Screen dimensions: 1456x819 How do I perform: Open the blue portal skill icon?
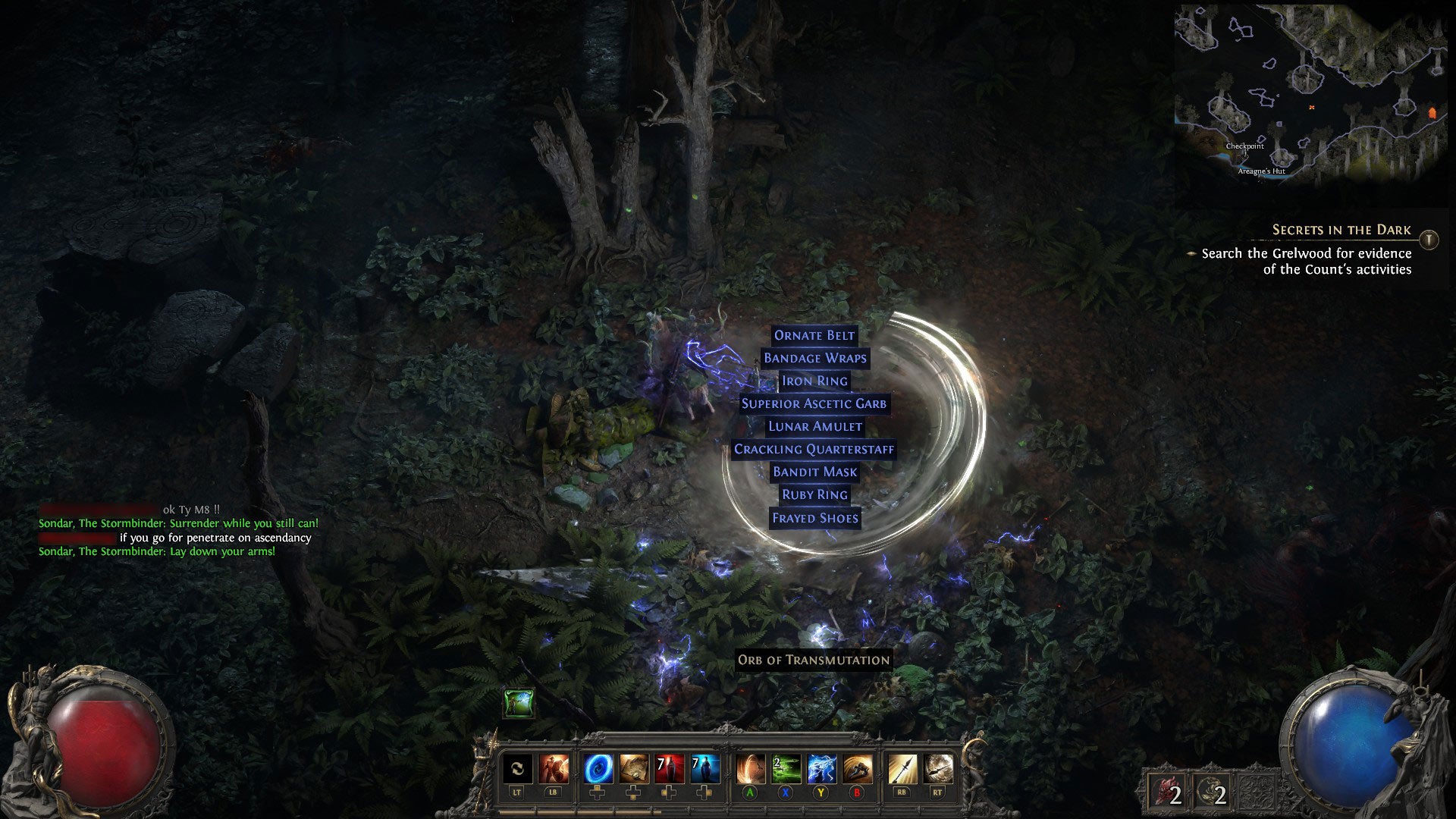pos(600,768)
